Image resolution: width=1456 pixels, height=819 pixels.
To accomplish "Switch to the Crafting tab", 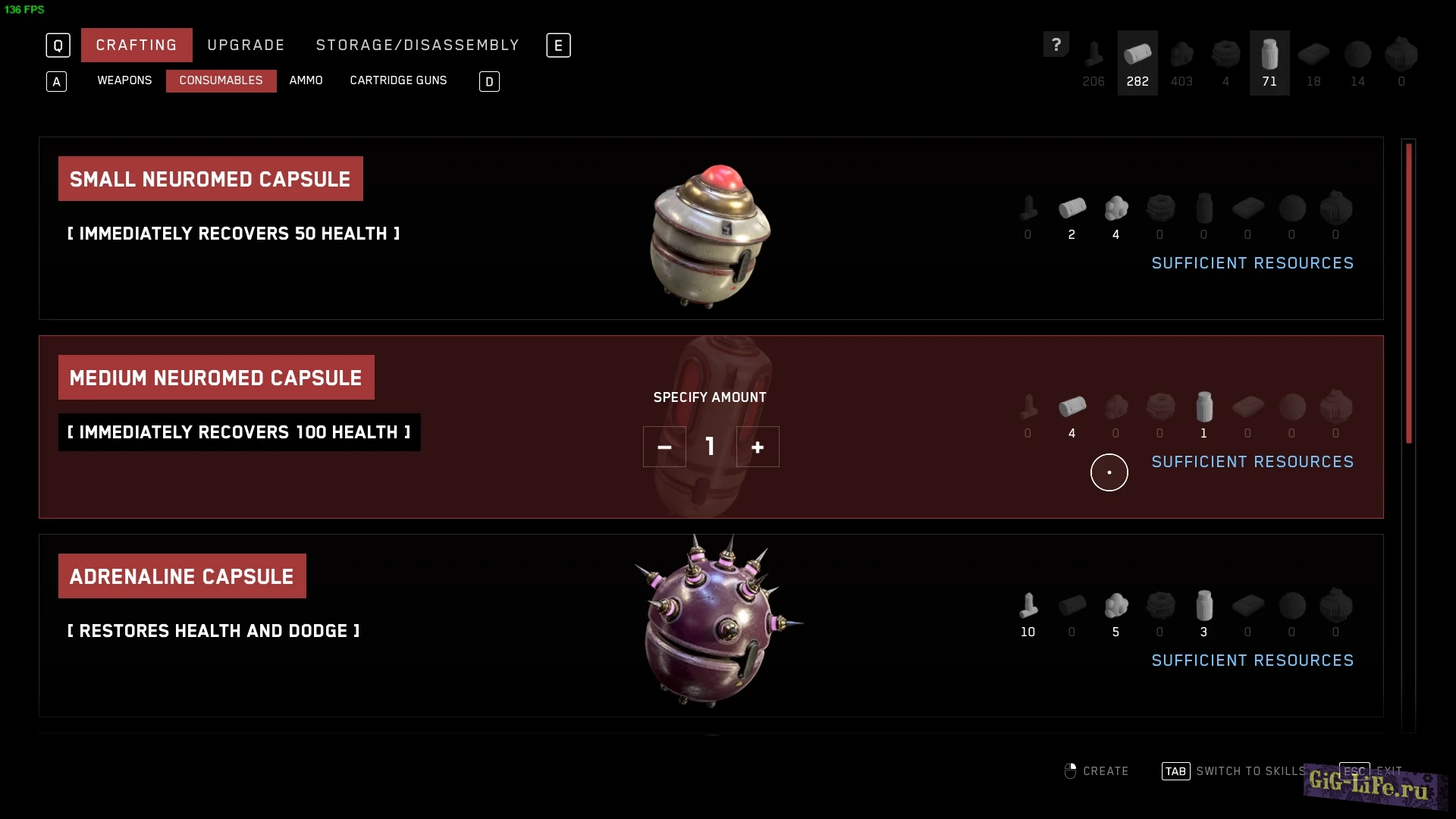I will [136, 45].
